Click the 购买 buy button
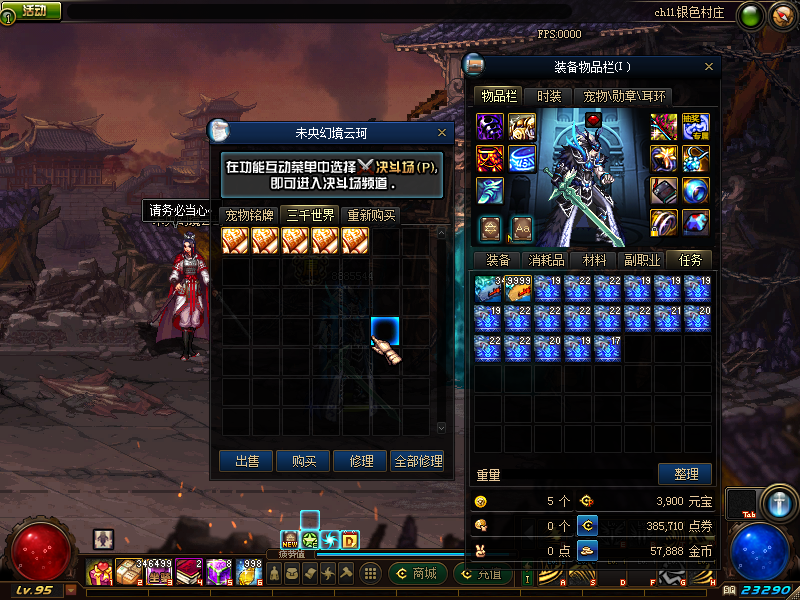Viewport: 800px width, 600px height. click(304, 461)
